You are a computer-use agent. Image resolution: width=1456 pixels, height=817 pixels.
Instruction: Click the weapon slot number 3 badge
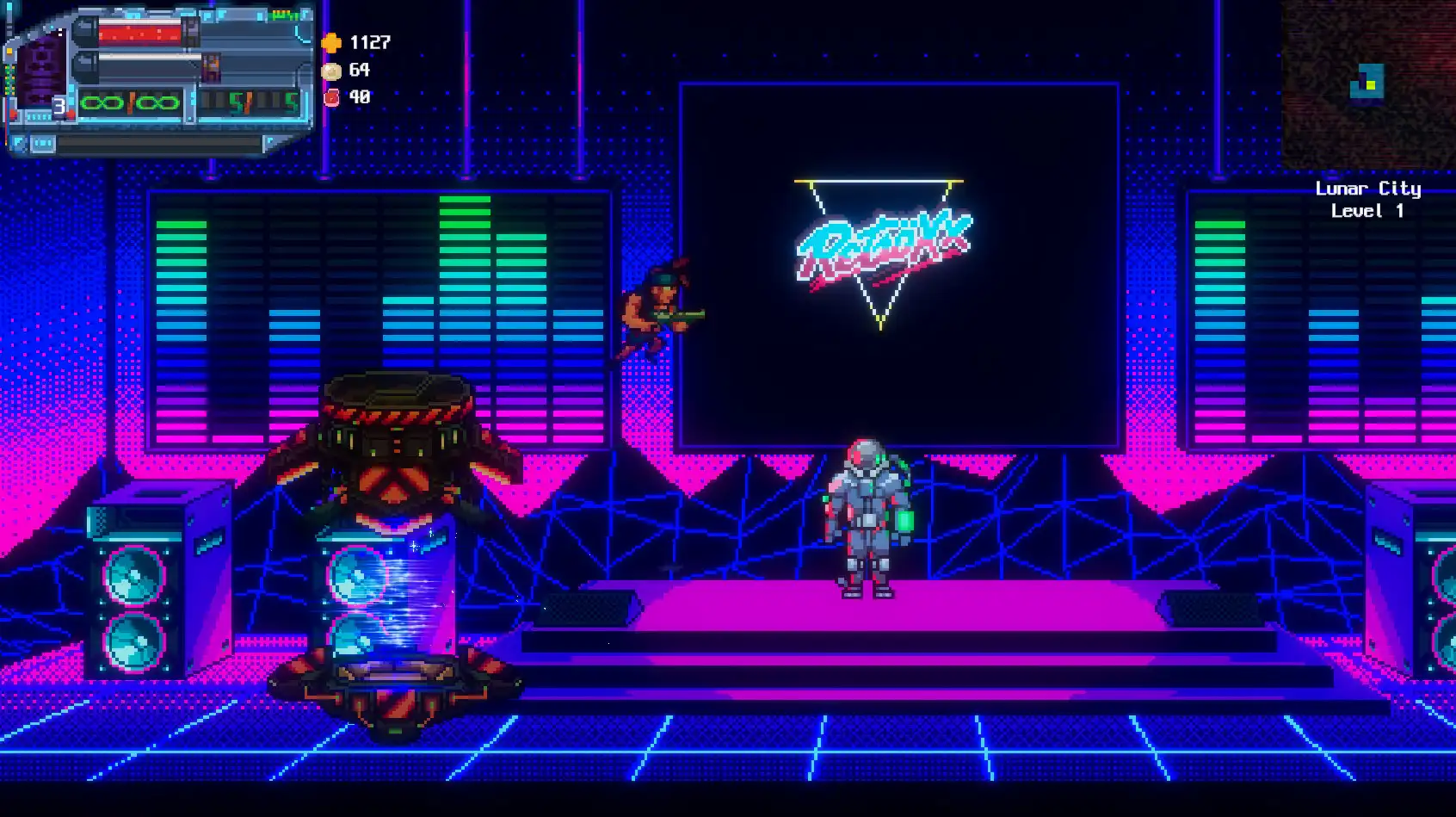tap(60, 105)
